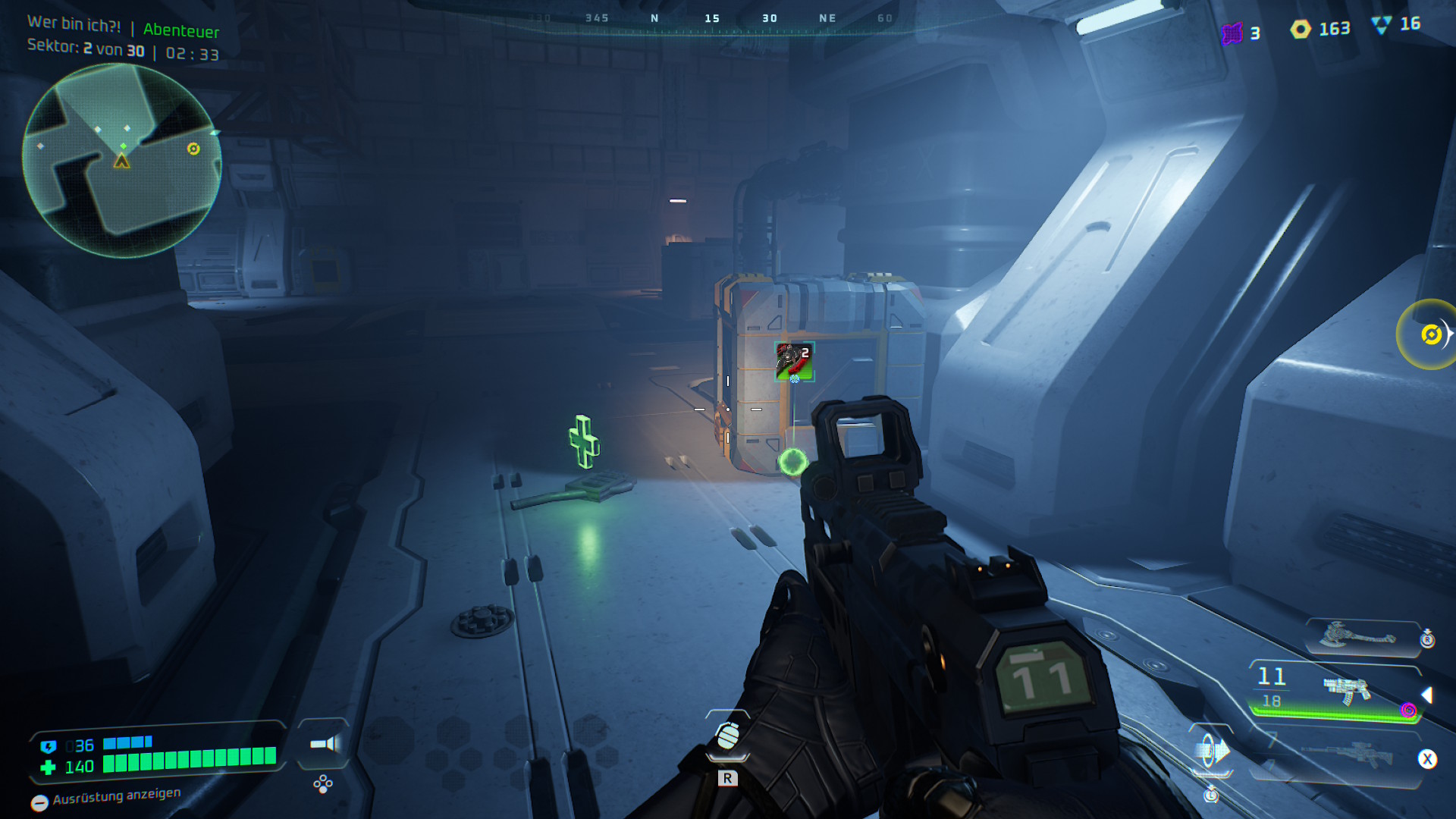Viewport: 1456px width, 819px height.
Task: Select the axe melee weapon slot
Action: tap(1357, 635)
